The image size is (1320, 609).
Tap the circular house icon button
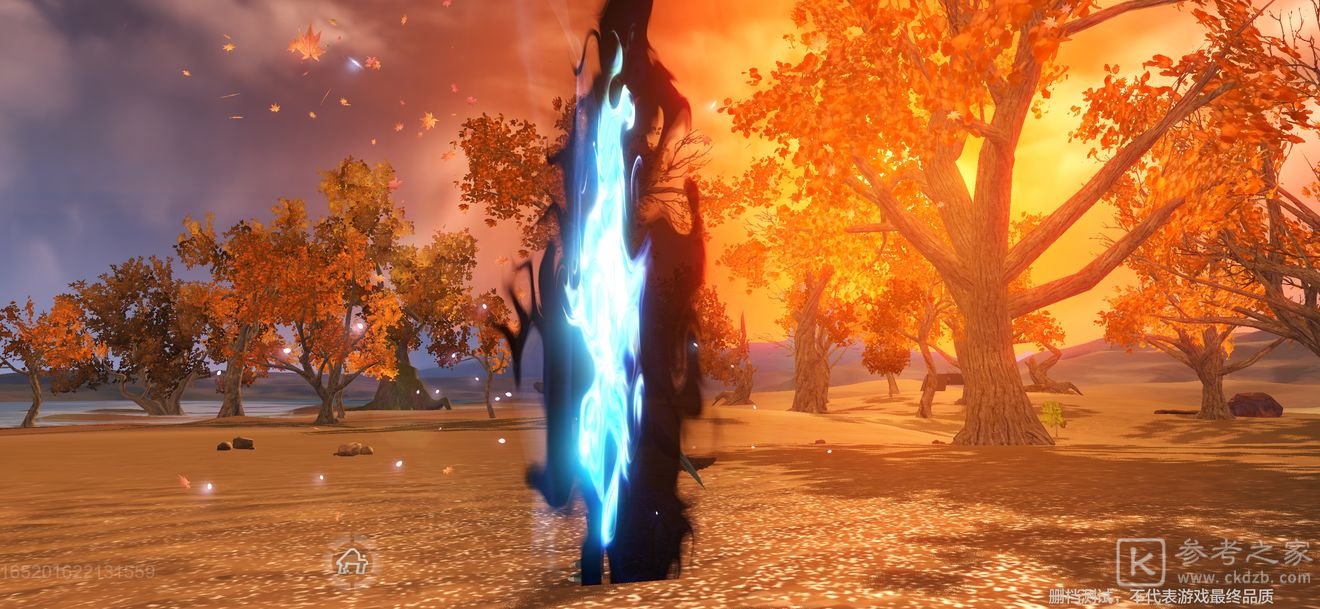[351, 561]
